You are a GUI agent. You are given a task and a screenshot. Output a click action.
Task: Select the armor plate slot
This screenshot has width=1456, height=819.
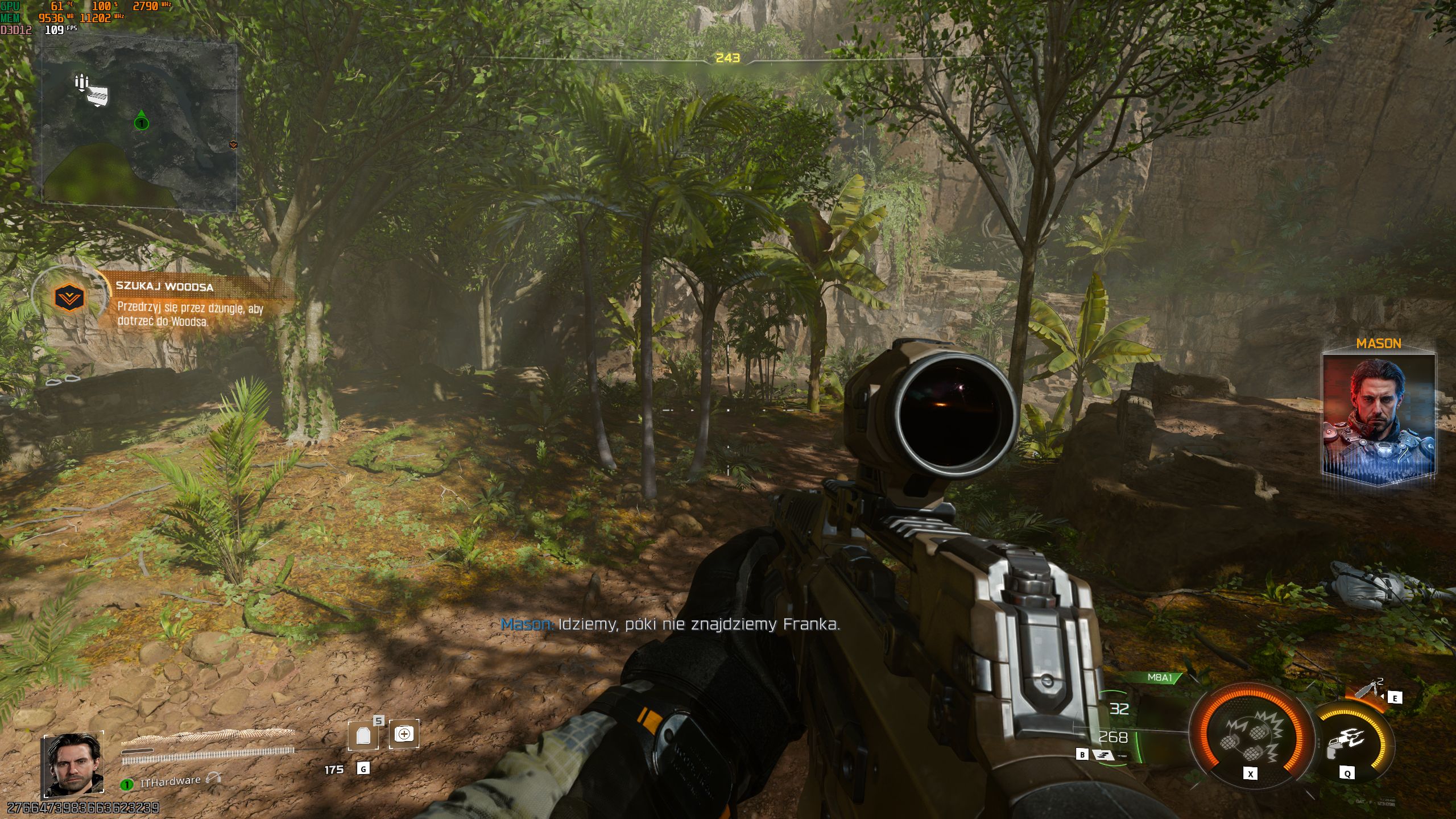(x=363, y=735)
